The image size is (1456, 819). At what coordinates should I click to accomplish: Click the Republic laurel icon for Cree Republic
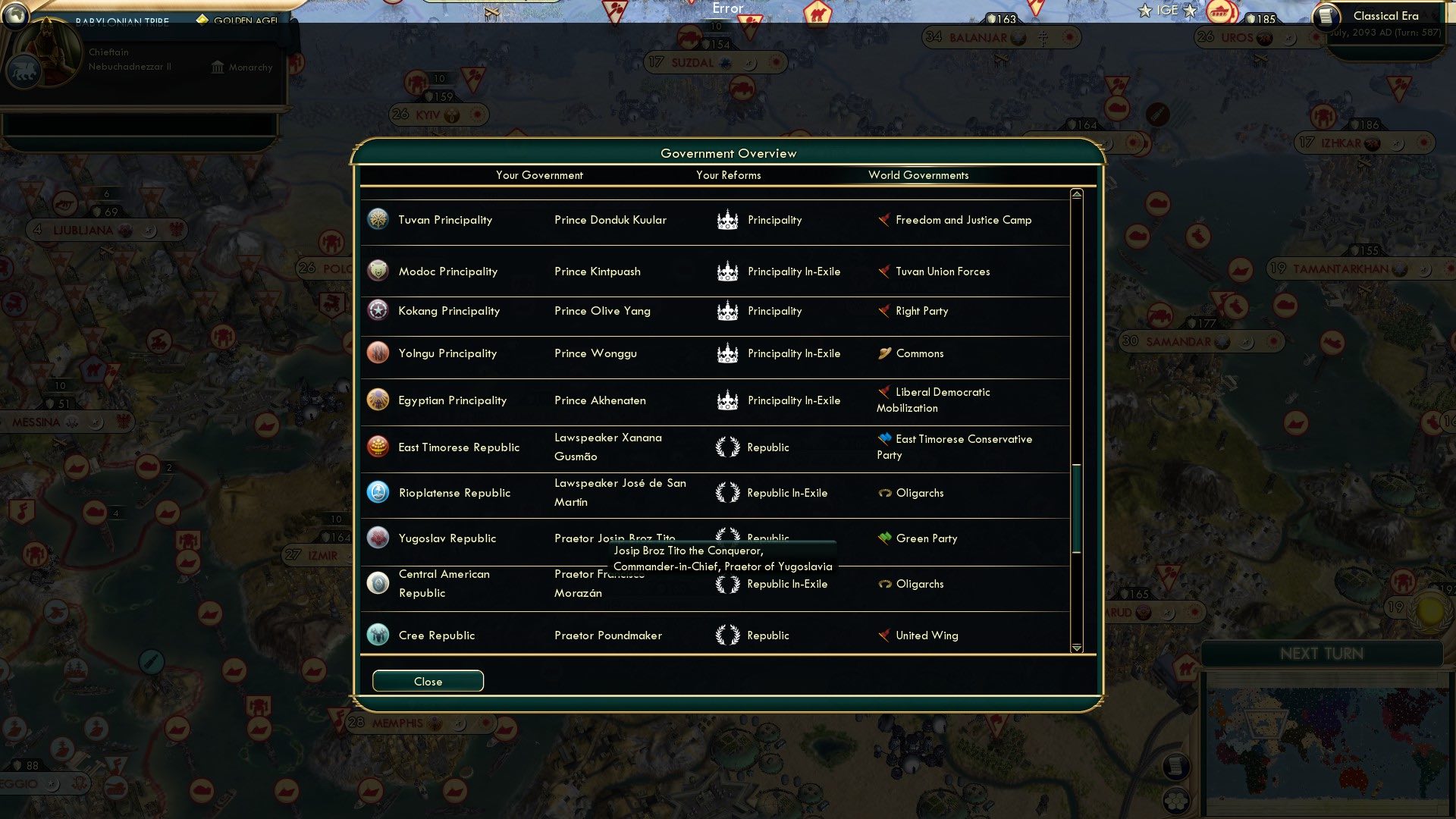[x=728, y=635]
